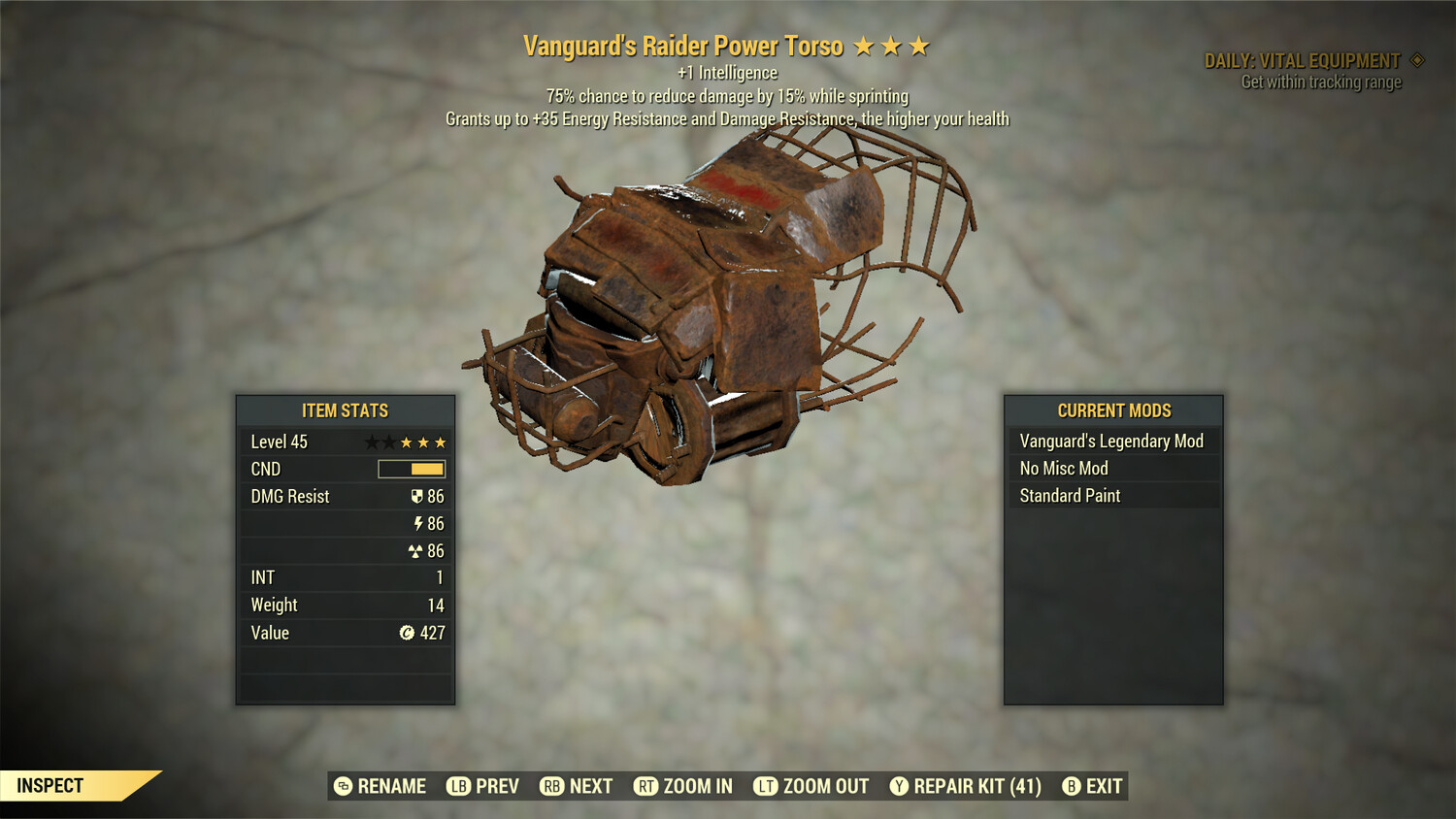Viewport: 1456px width, 819px height.
Task: Click the shield icon next to DMG Resist
Action: [x=416, y=496]
